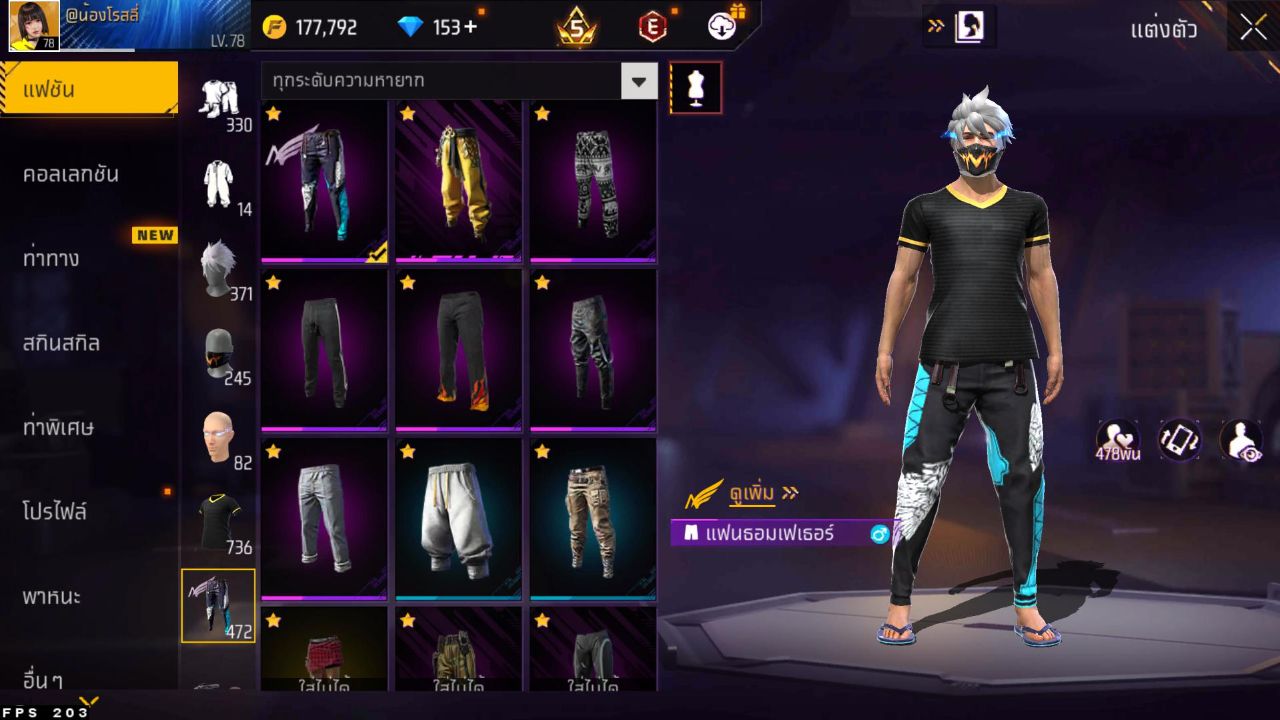Open the rarity filter dropdown
This screenshot has height=720, width=1280.
point(637,82)
